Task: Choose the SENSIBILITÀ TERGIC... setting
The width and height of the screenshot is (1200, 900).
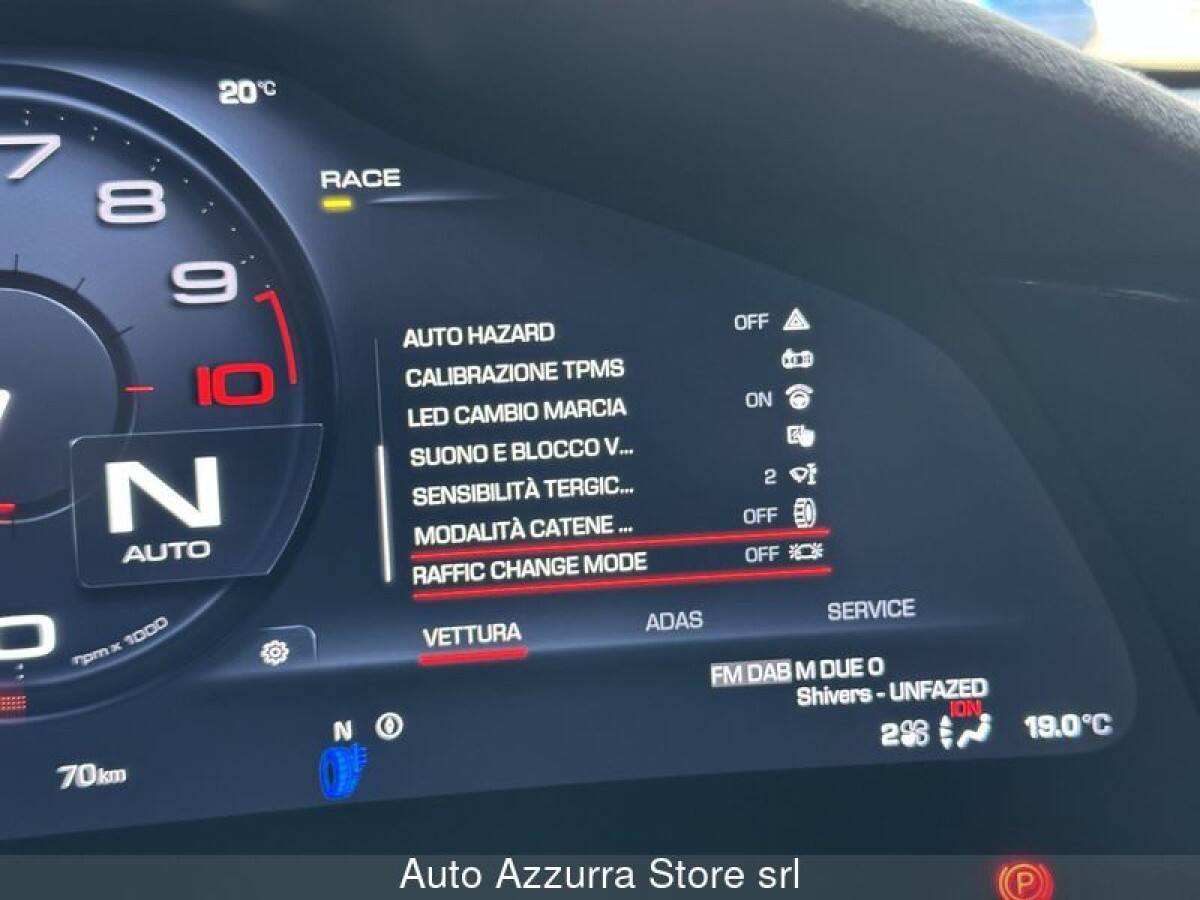Action: point(523,491)
